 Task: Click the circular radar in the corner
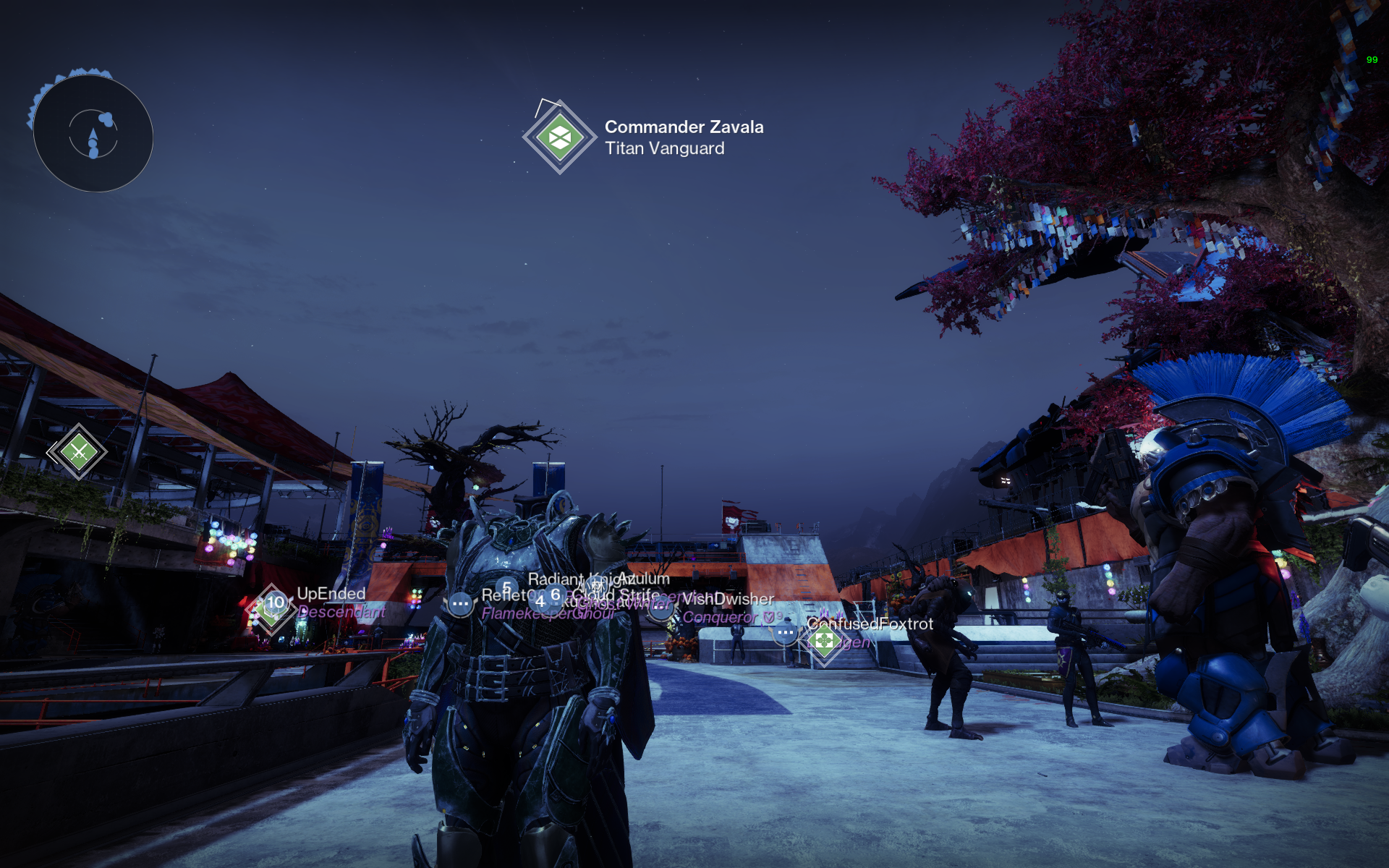point(93,134)
